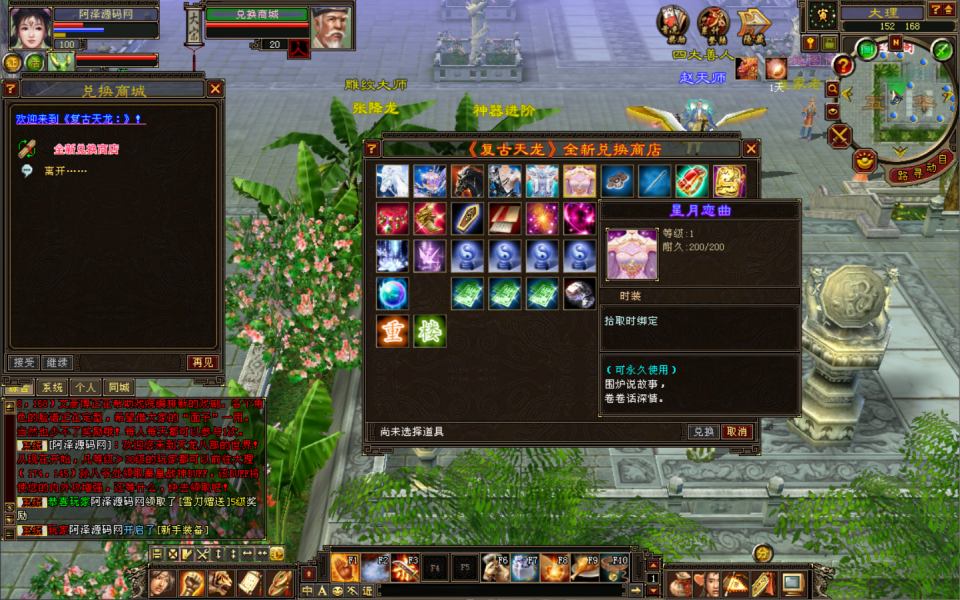Click the gold ingot button under minimap

865,158
